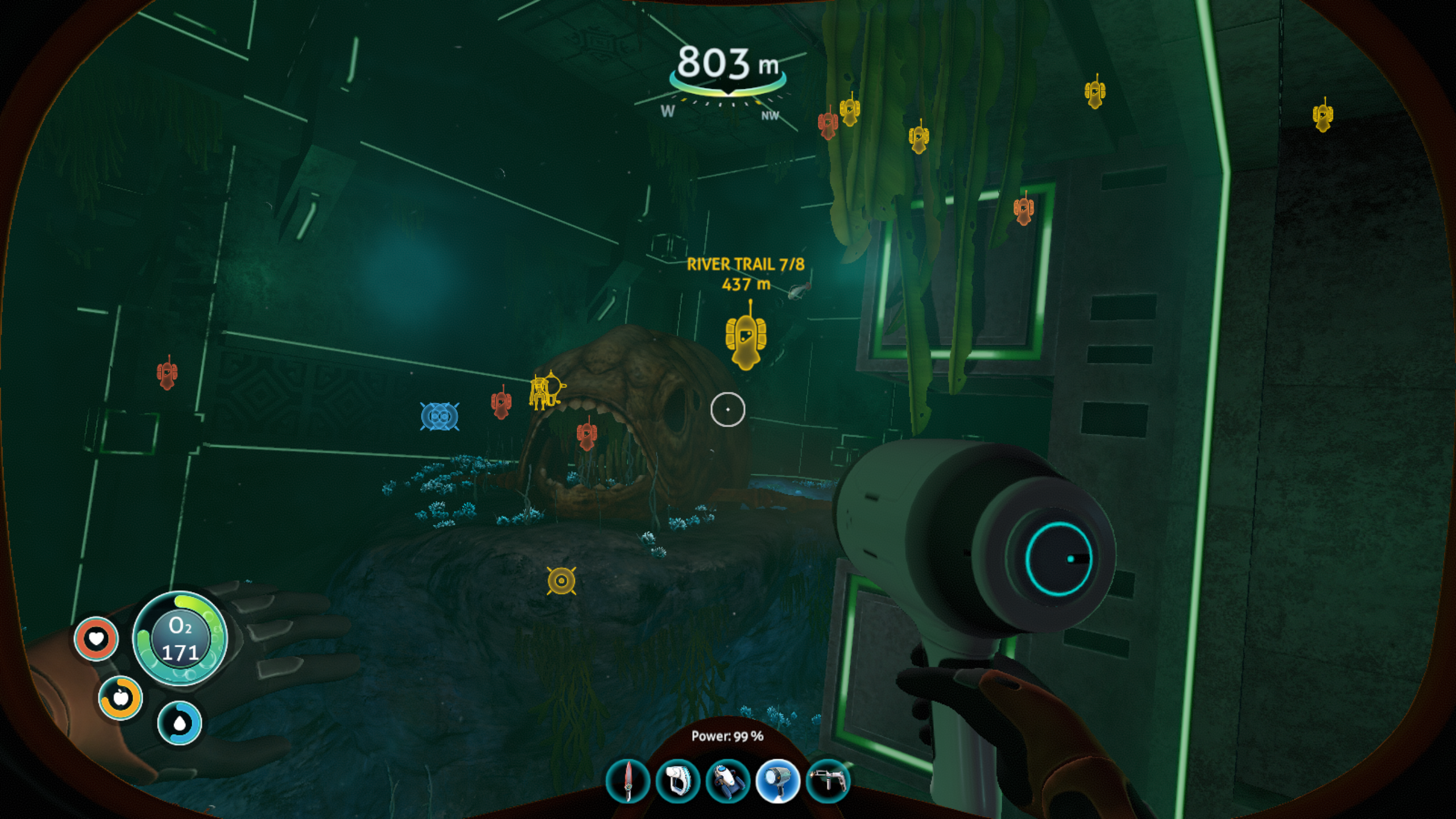Select the thermoblade knife hotbar slot
This screenshot has height=819, width=1456.
point(628,781)
